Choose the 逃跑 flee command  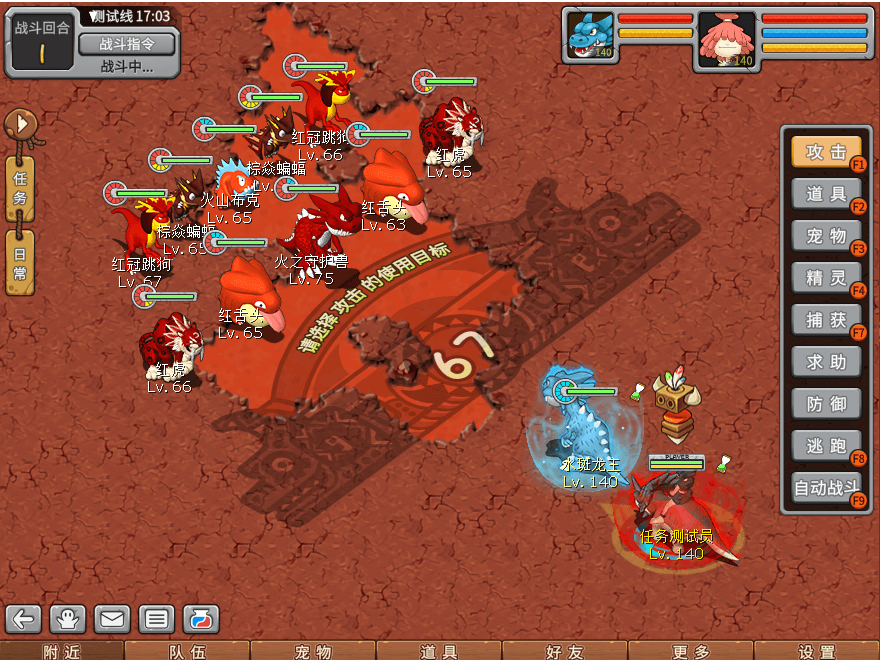tap(826, 446)
